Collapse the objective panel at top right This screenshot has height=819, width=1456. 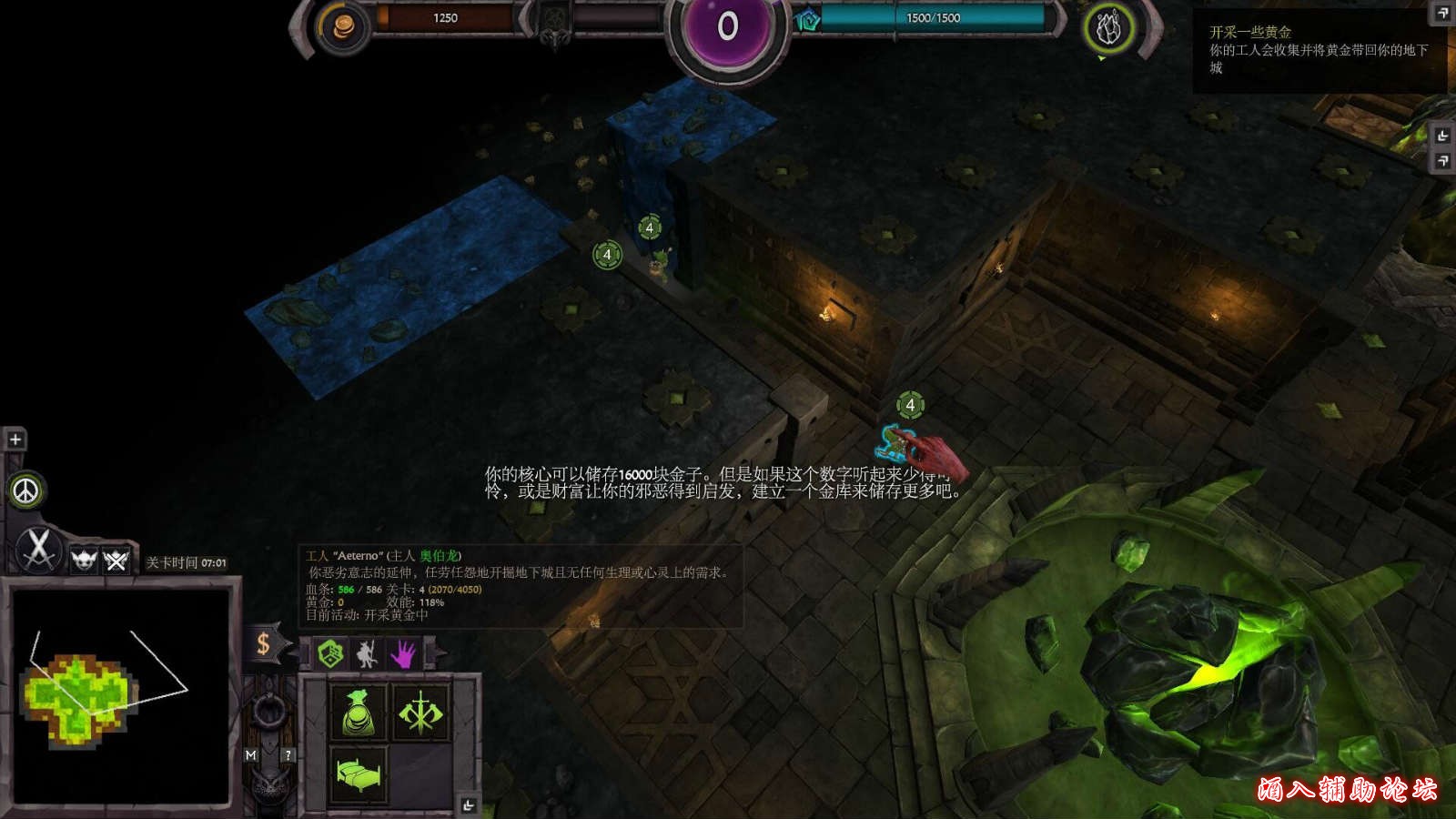point(1442,13)
